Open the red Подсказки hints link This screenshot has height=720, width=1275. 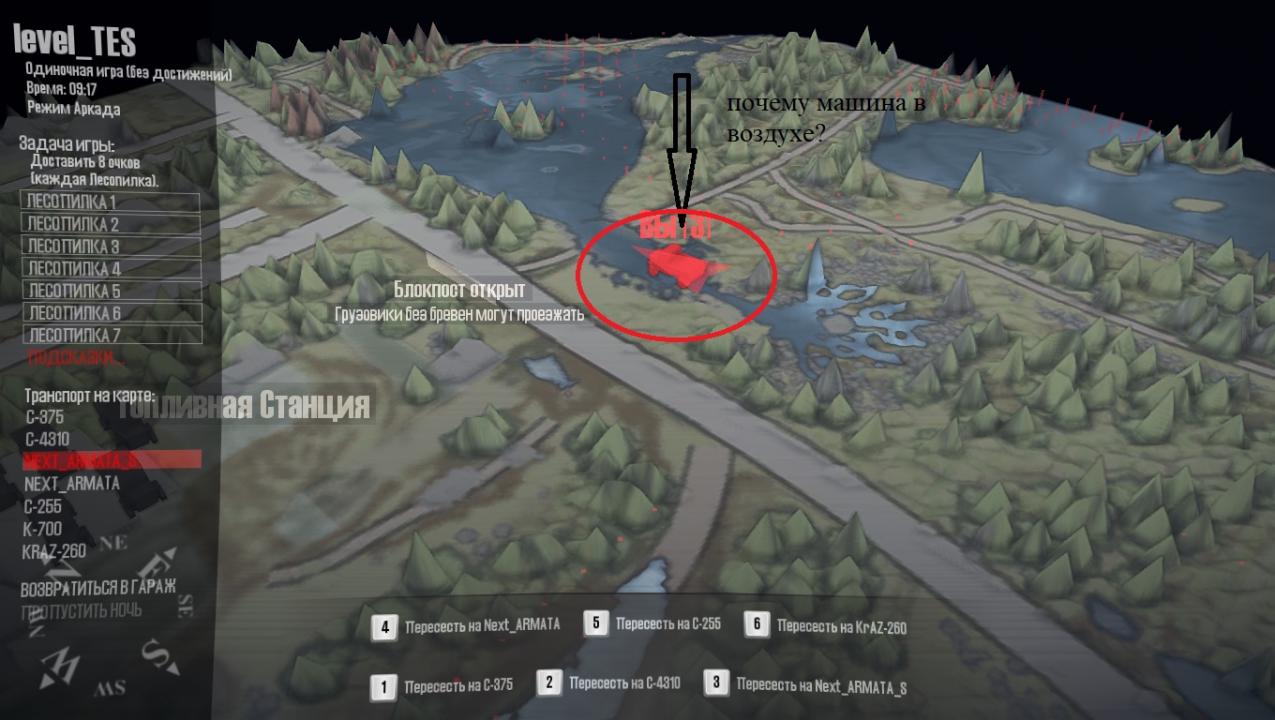click(76, 357)
